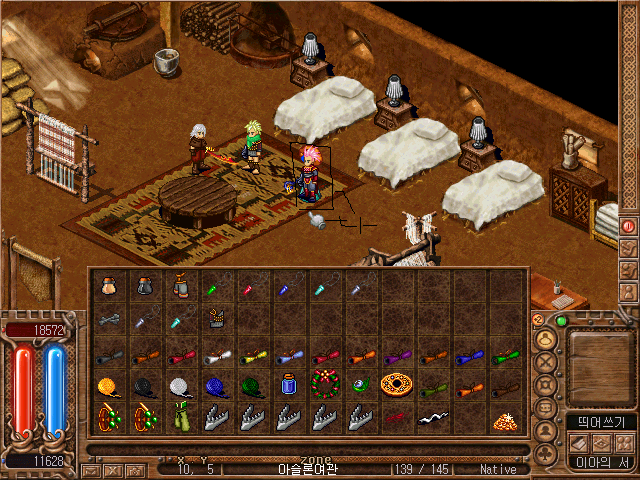Click the 이아의 서 label
The image size is (640, 480).
pyautogui.click(x=601, y=462)
